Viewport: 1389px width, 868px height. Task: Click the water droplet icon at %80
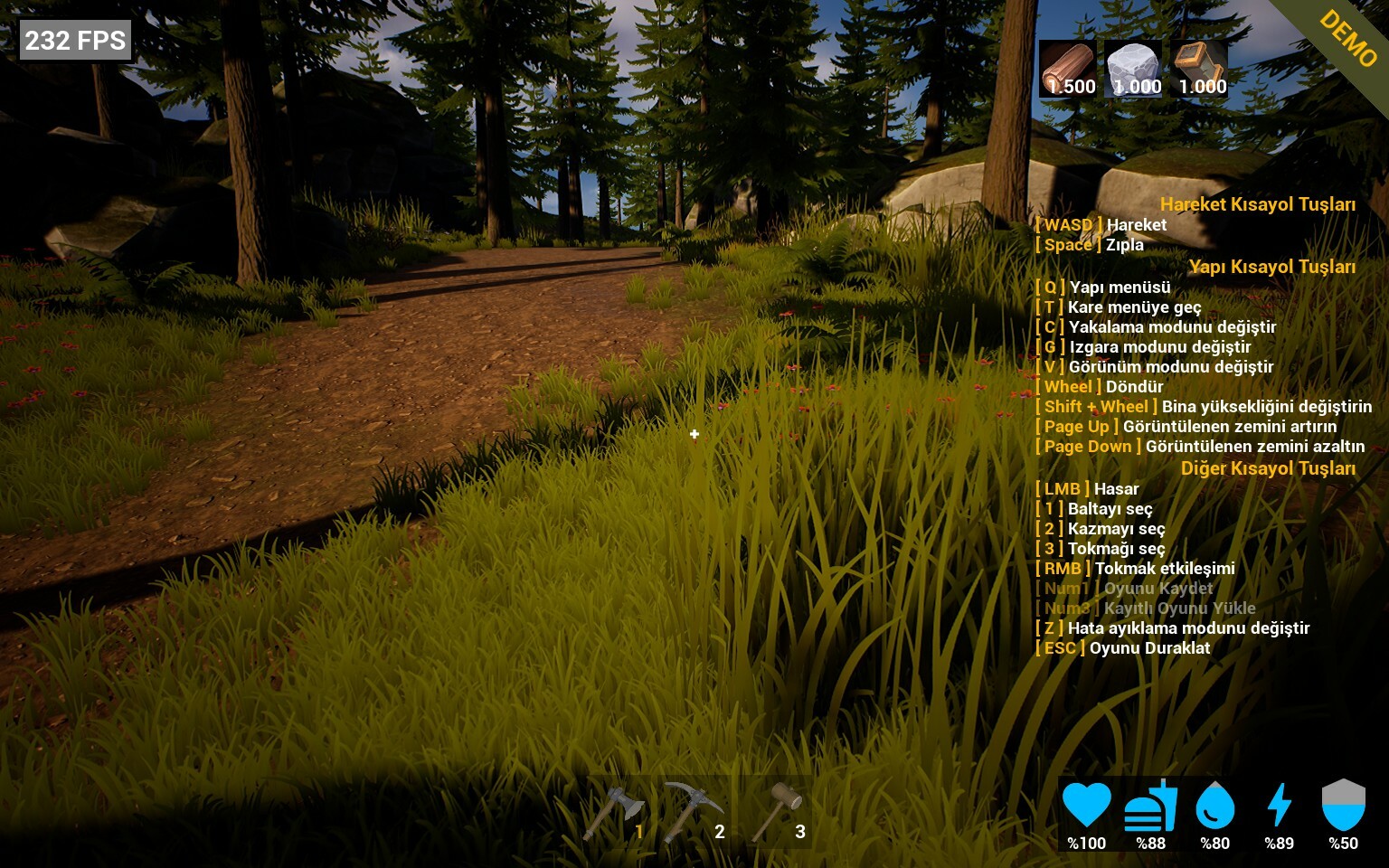pos(1214,807)
